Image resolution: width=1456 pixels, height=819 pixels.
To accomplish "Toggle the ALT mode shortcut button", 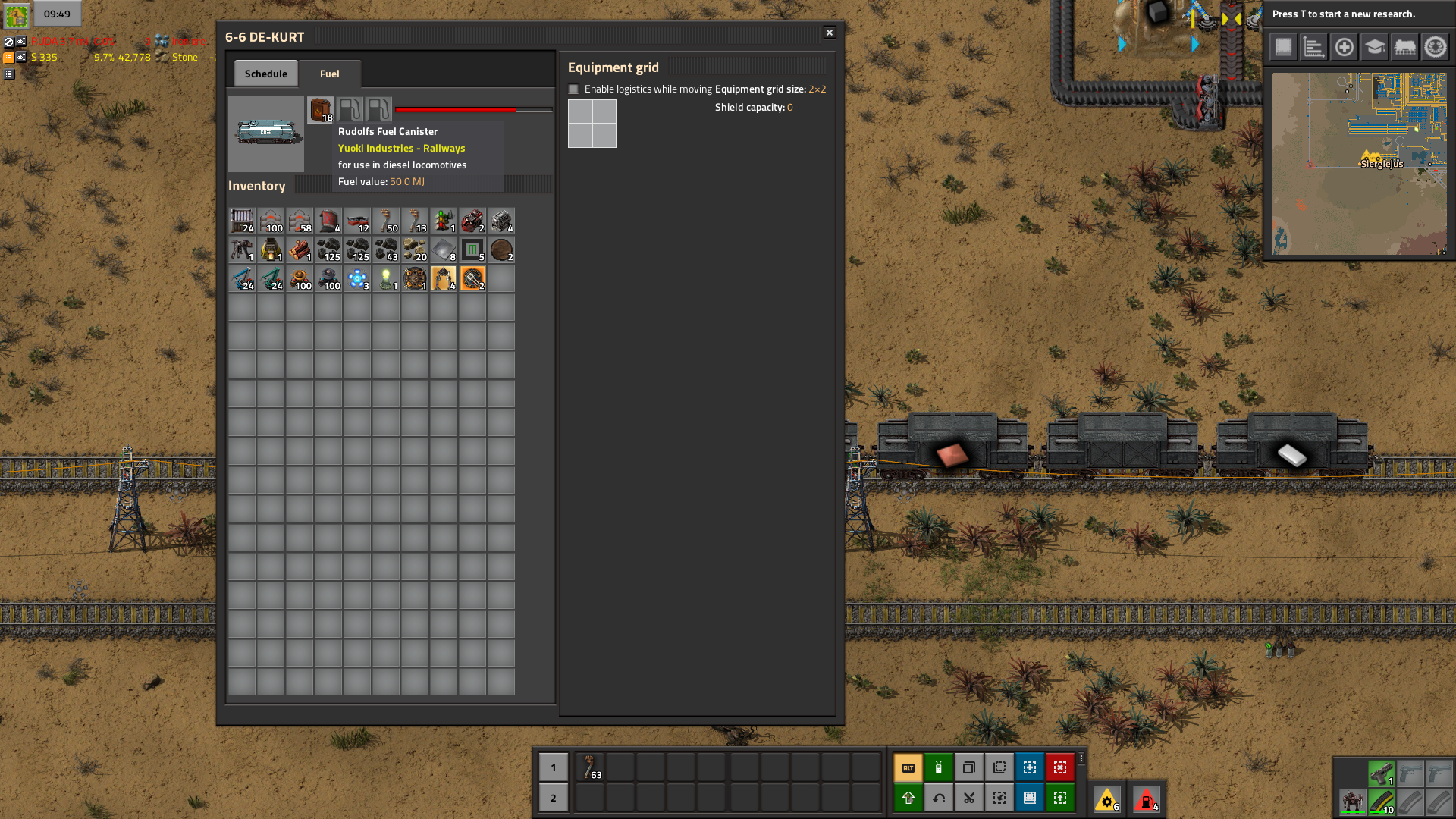I will pyautogui.click(x=908, y=767).
